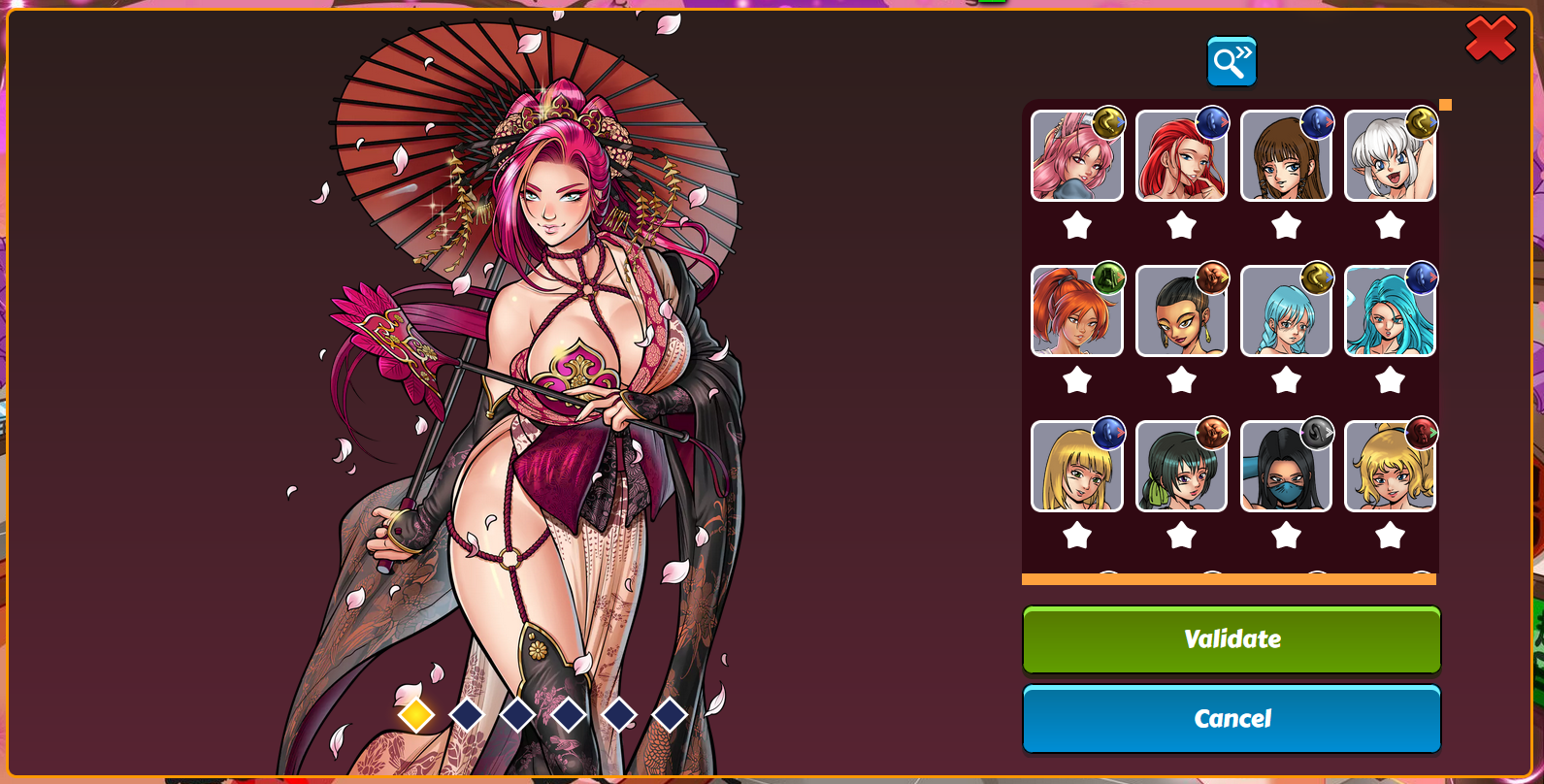The width and height of the screenshot is (1544, 784).
Task: Select the curly blonde girl portrait
Action: 1390,468
